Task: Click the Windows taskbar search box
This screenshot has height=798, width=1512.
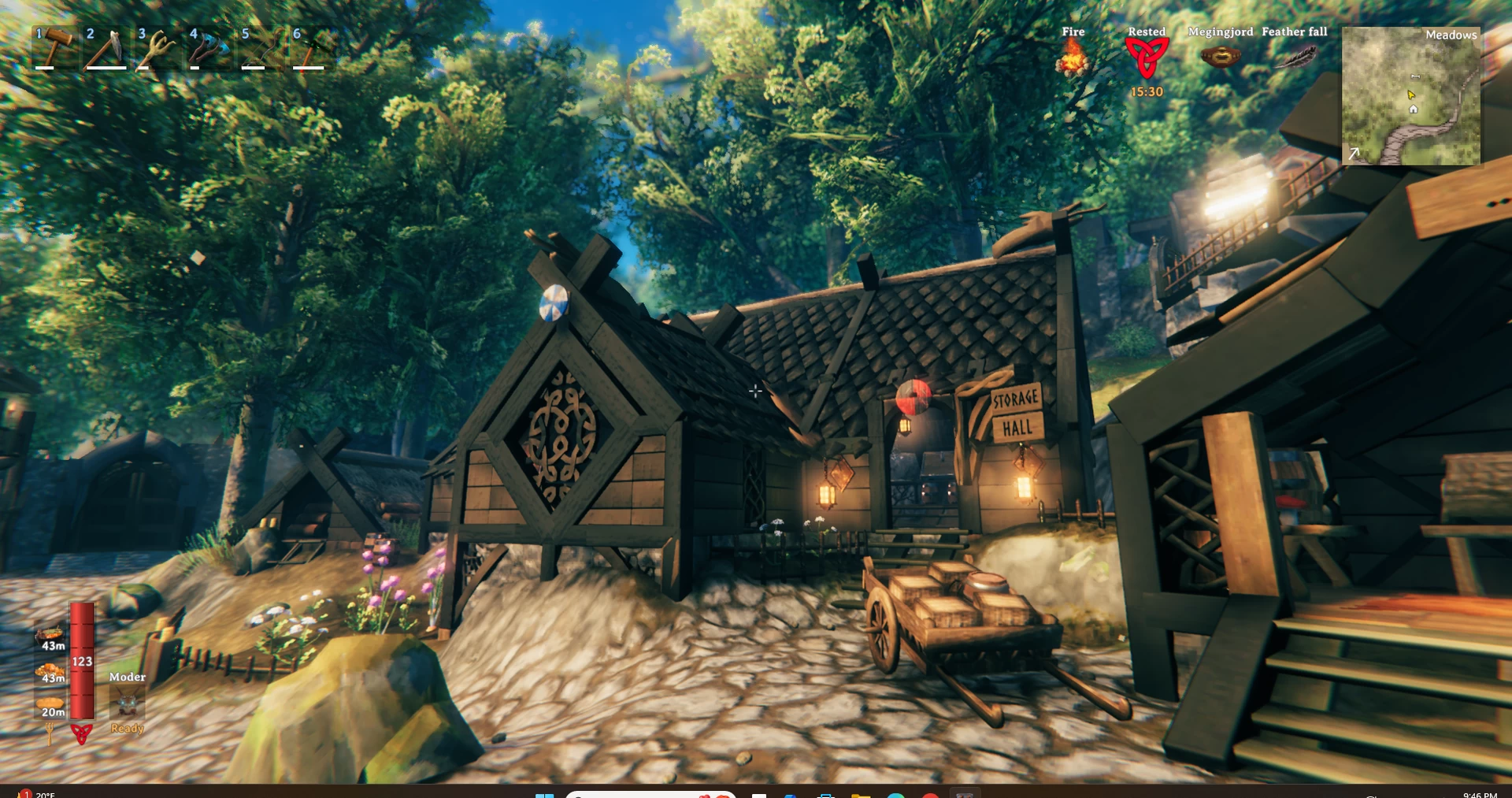Action: (x=650, y=794)
